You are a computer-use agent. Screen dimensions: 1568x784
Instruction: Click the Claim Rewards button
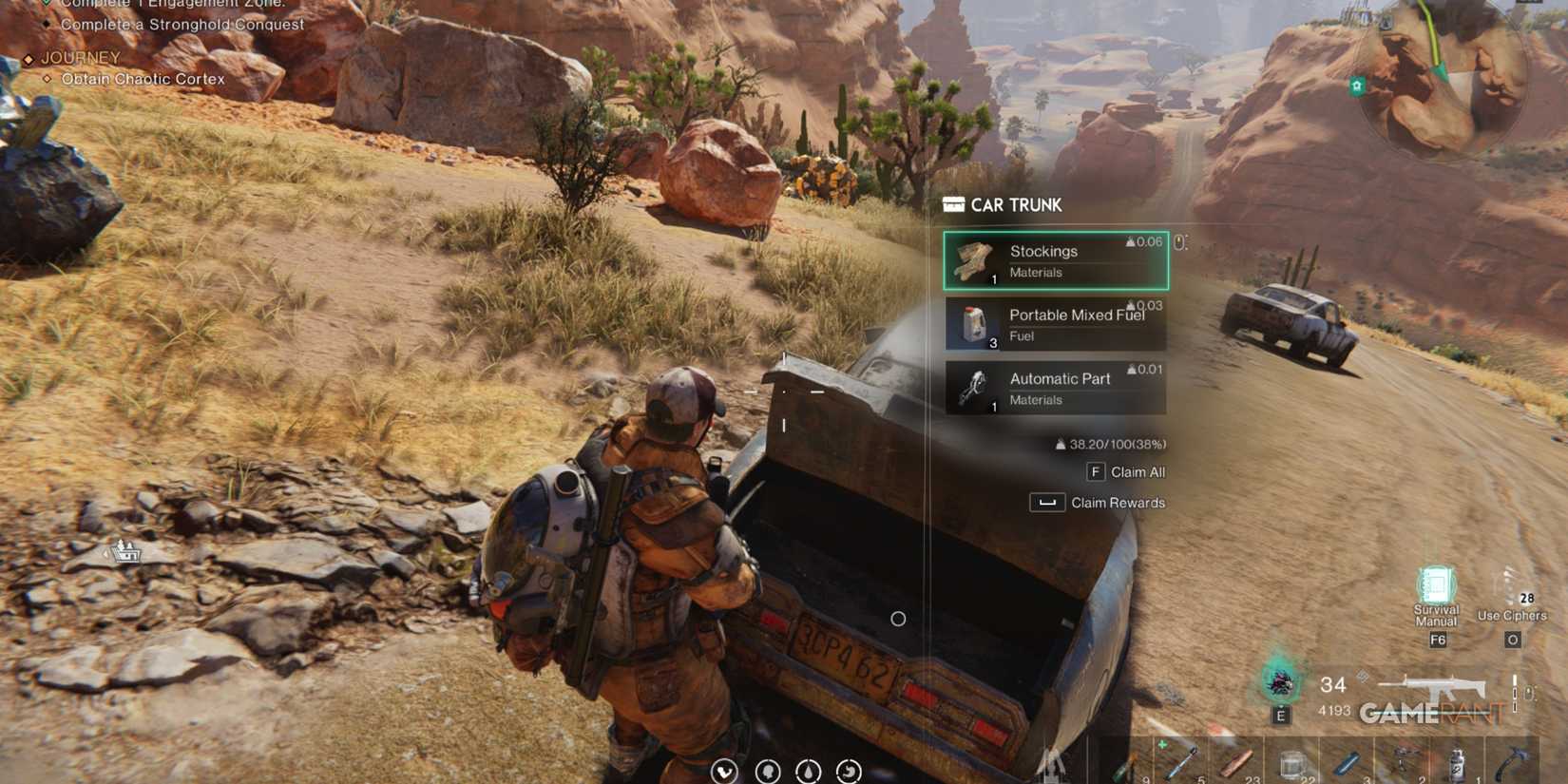click(x=1099, y=503)
